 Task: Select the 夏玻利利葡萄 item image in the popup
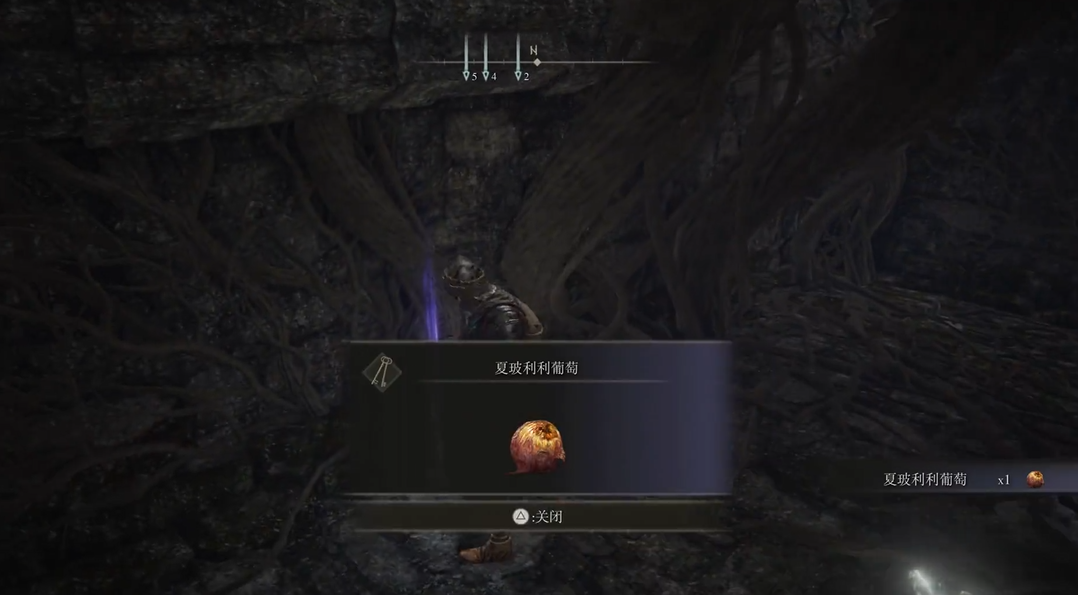[x=538, y=446]
